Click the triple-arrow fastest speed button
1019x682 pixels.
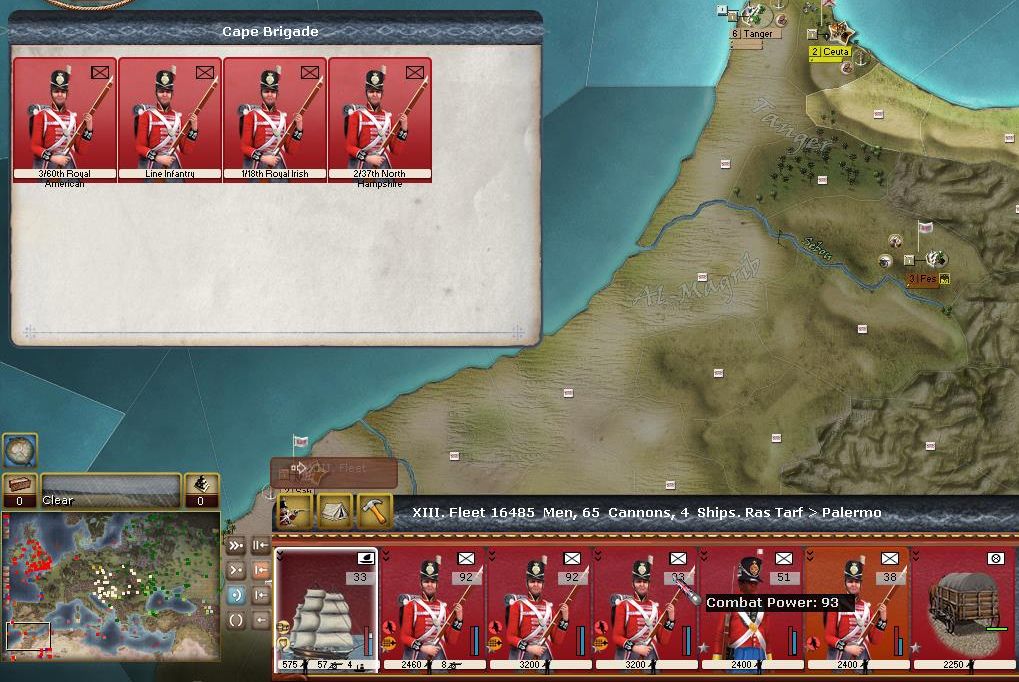236,546
